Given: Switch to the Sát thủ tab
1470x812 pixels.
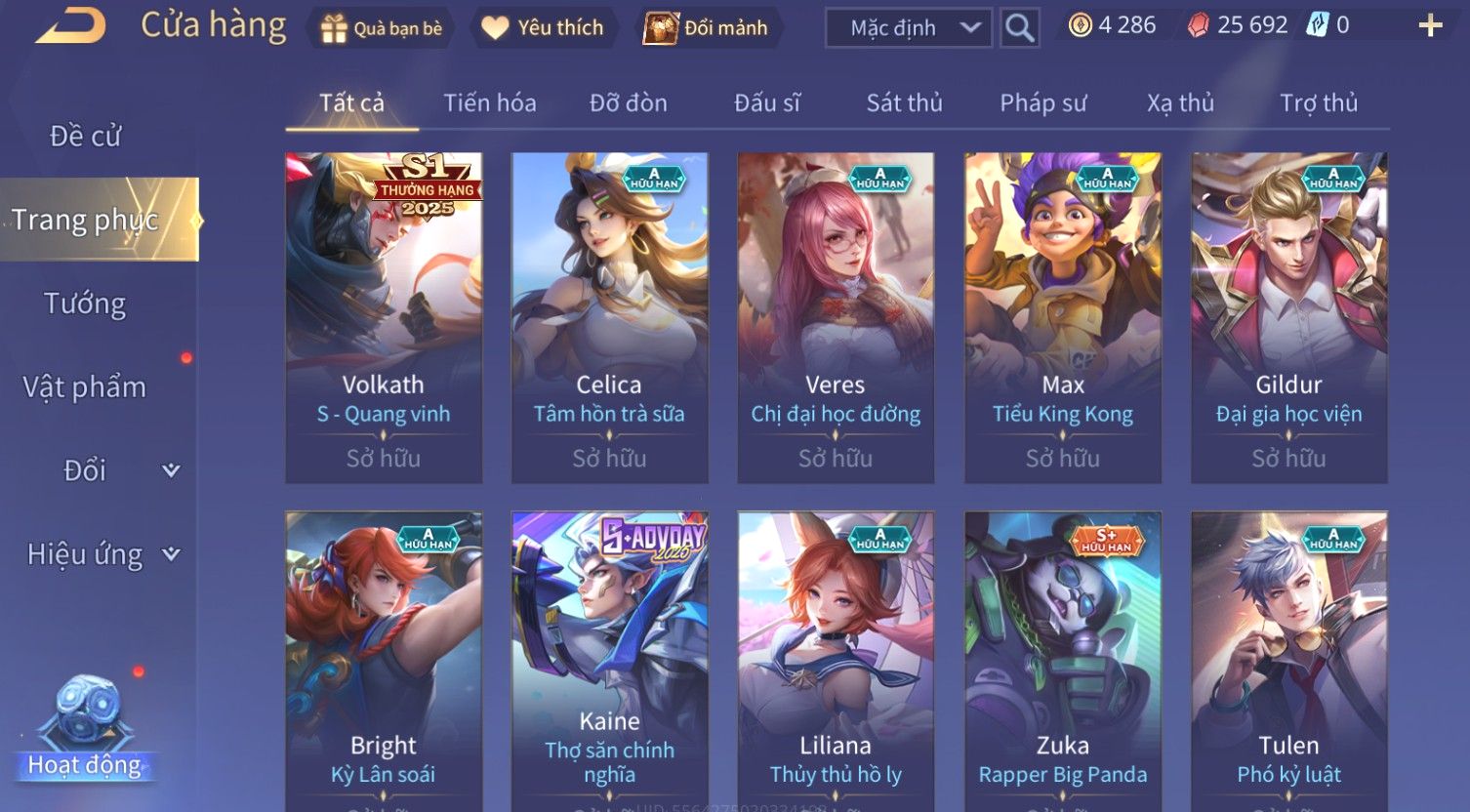Looking at the screenshot, I should coord(904,102).
